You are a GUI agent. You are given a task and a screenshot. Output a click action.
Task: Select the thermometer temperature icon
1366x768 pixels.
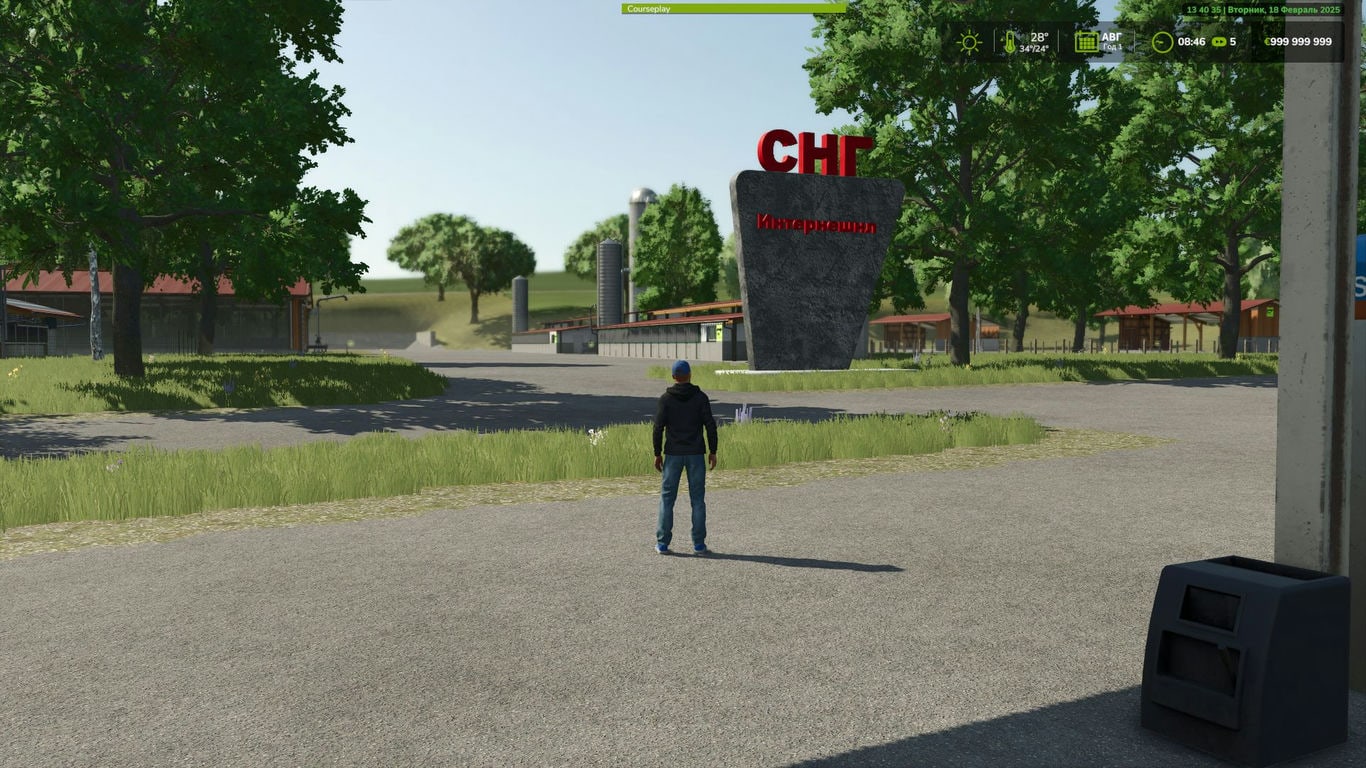click(1011, 42)
